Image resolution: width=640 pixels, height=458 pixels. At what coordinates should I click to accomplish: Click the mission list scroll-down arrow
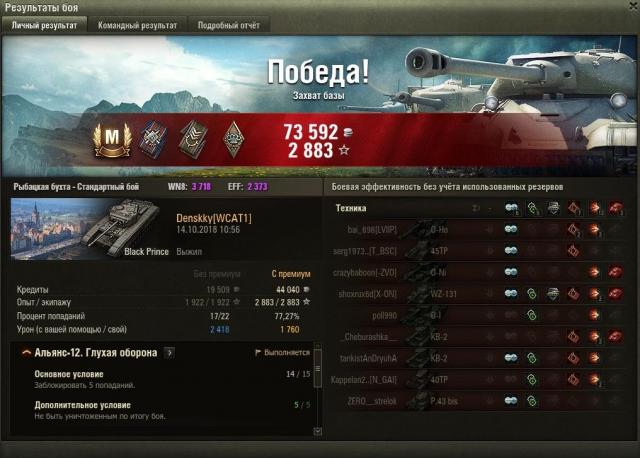click(x=317, y=432)
